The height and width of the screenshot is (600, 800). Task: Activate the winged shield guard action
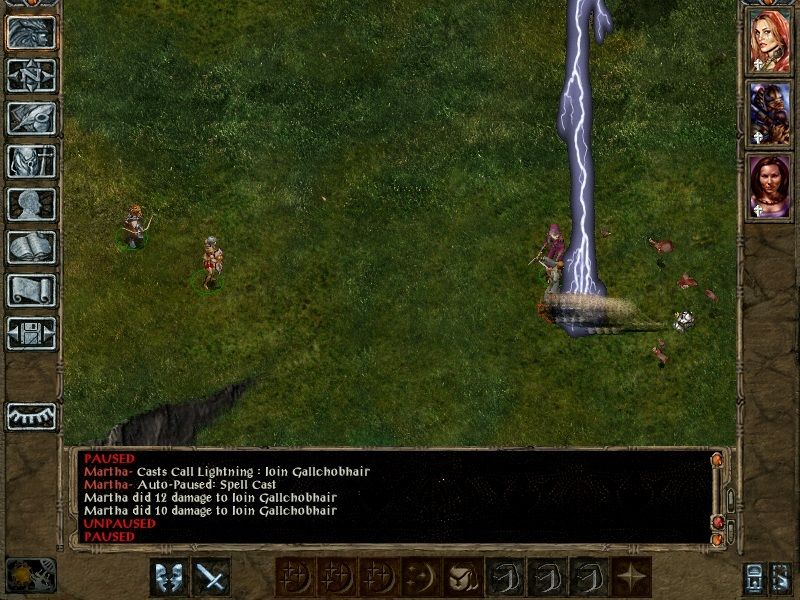pos(169,577)
